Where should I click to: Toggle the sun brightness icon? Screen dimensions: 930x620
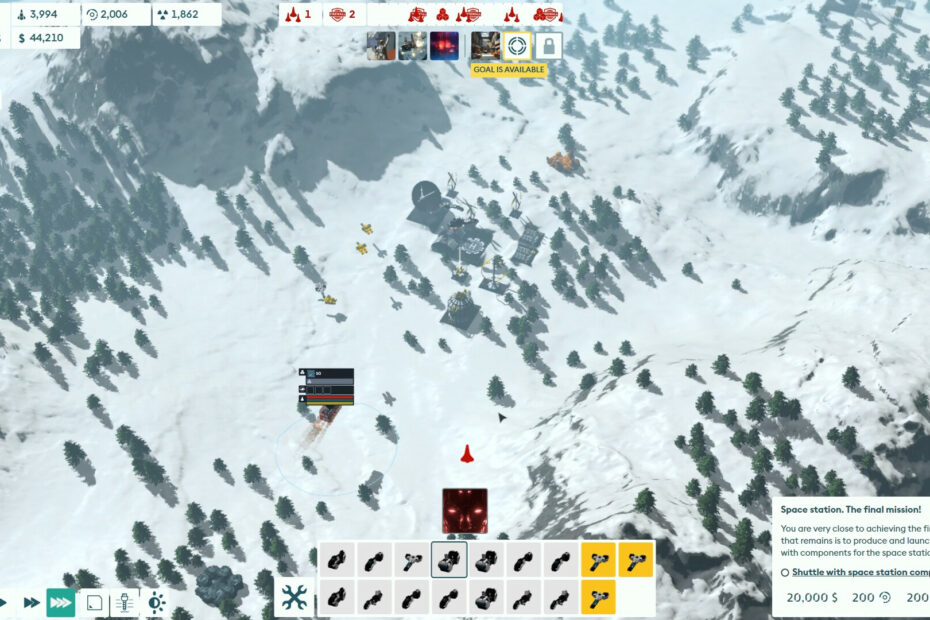pos(155,603)
